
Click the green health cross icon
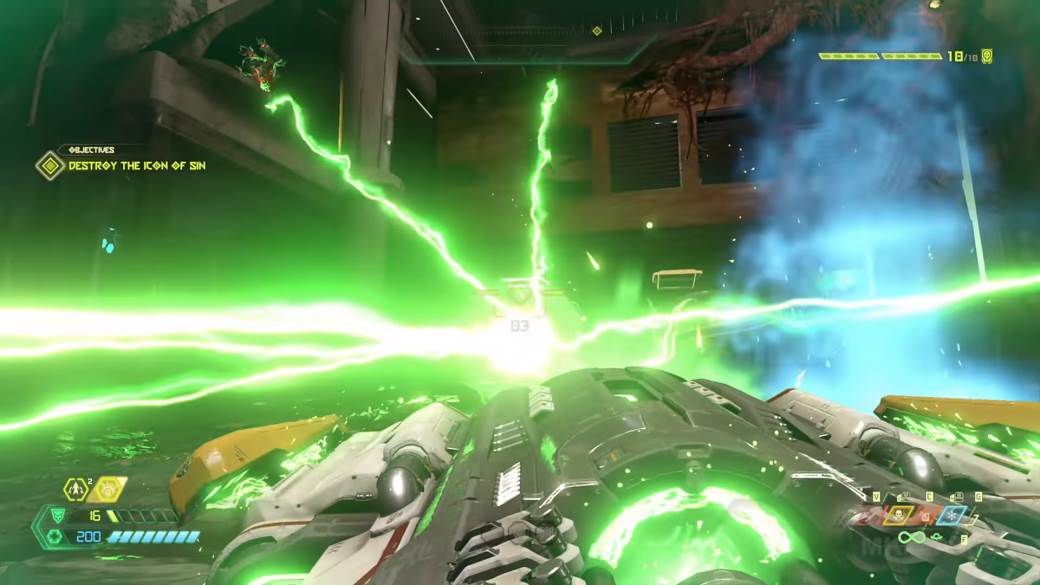56,537
